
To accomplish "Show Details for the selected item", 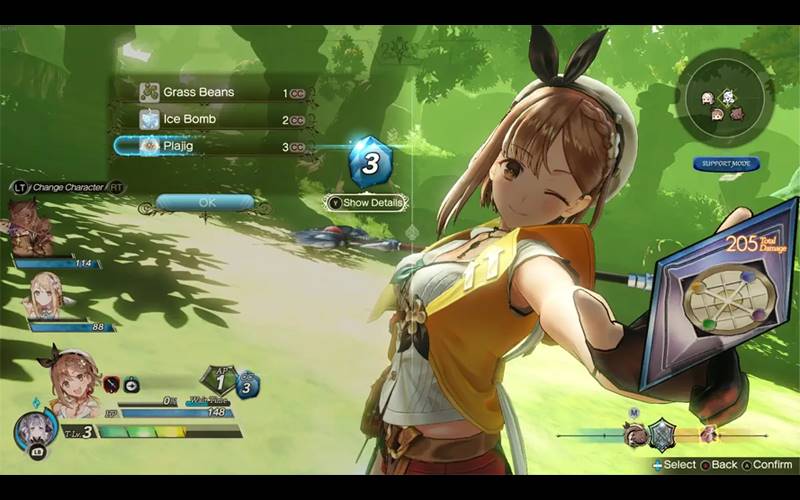I will point(367,203).
